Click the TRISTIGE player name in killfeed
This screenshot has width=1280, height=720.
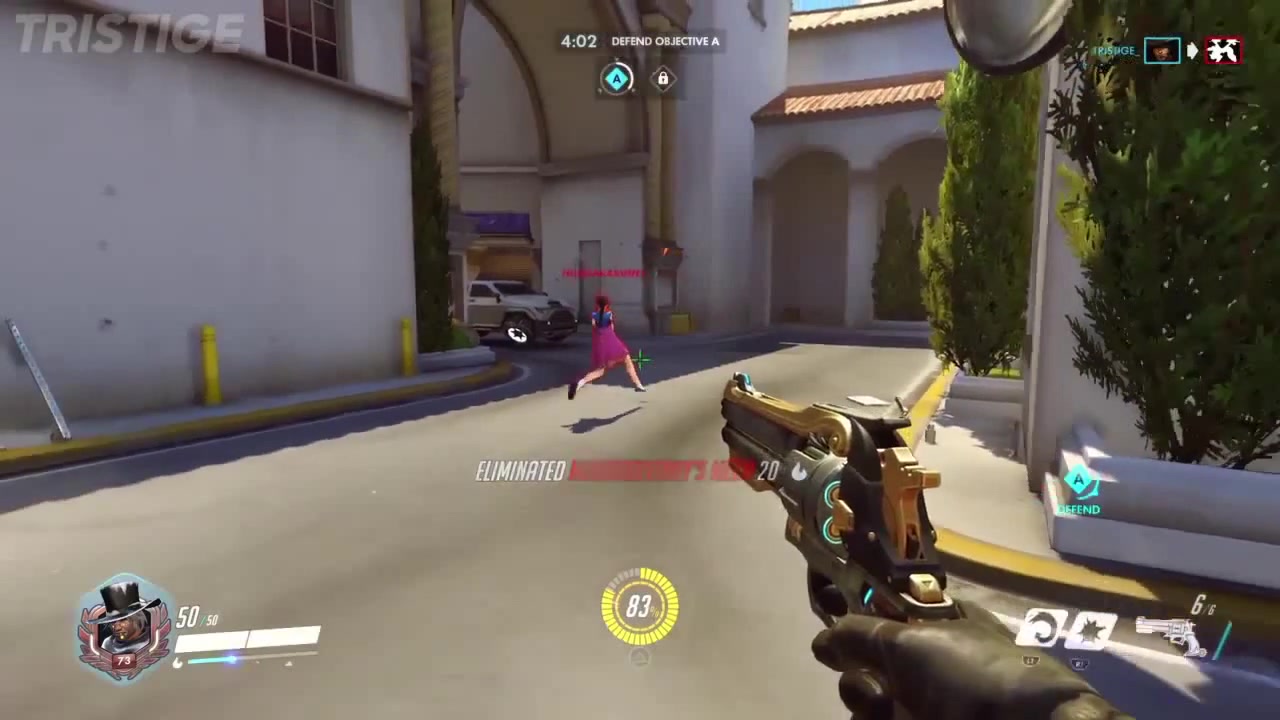click(x=1113, y=51)
